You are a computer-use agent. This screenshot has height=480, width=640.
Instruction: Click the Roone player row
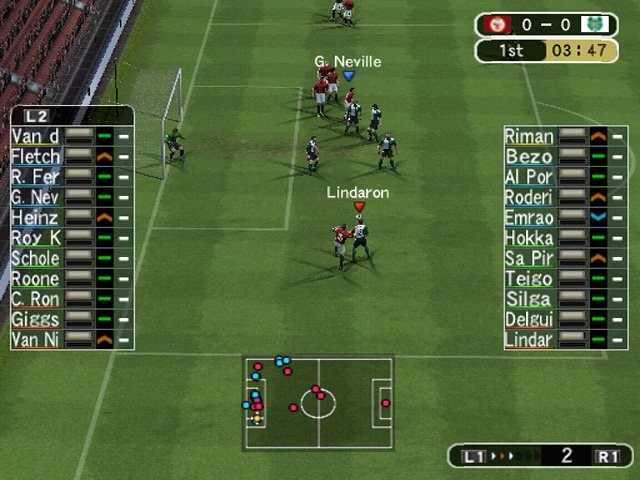tap(36, 279)
